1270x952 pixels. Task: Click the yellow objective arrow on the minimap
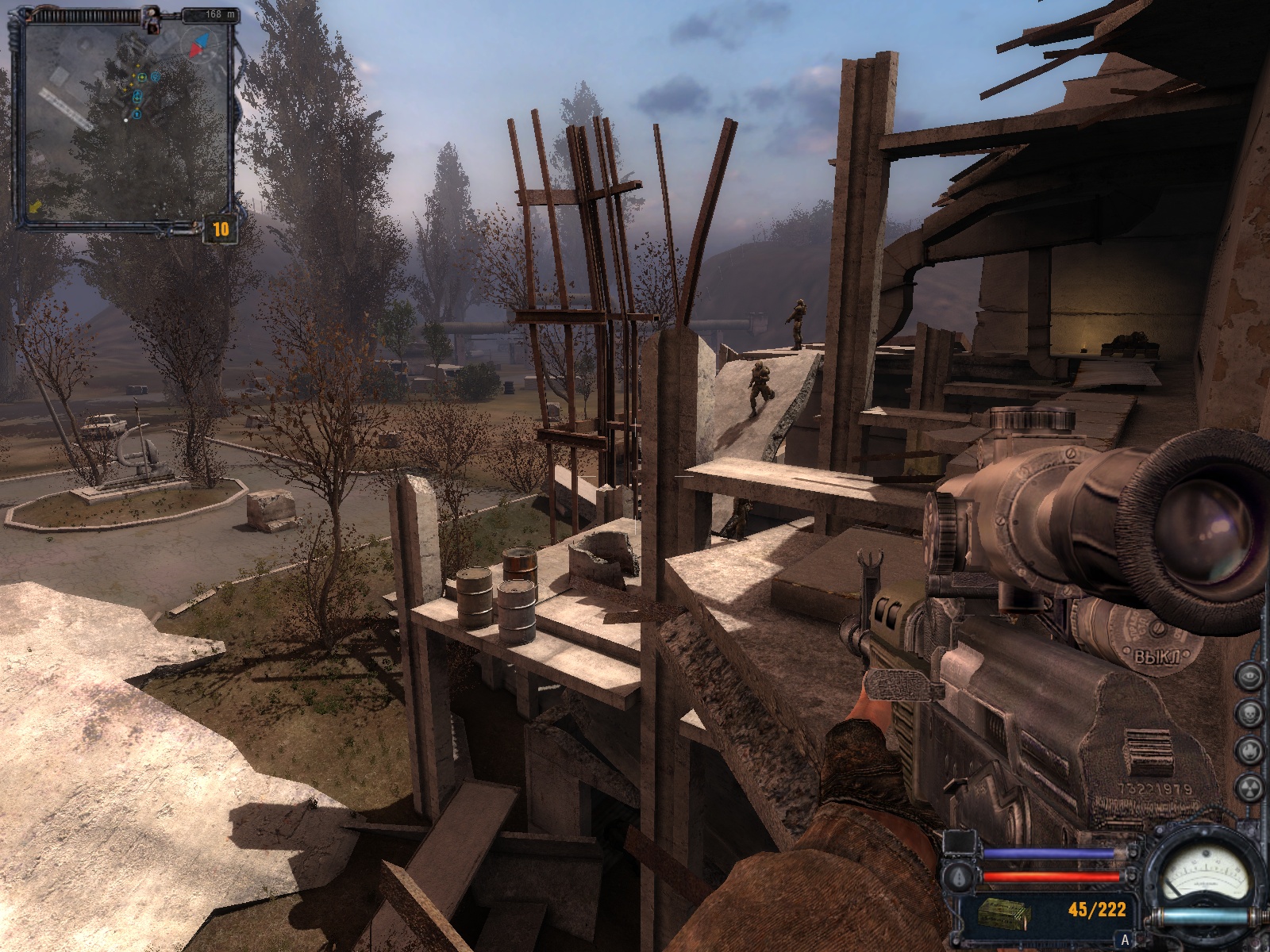pyautogui.click(x=36, y=207)
